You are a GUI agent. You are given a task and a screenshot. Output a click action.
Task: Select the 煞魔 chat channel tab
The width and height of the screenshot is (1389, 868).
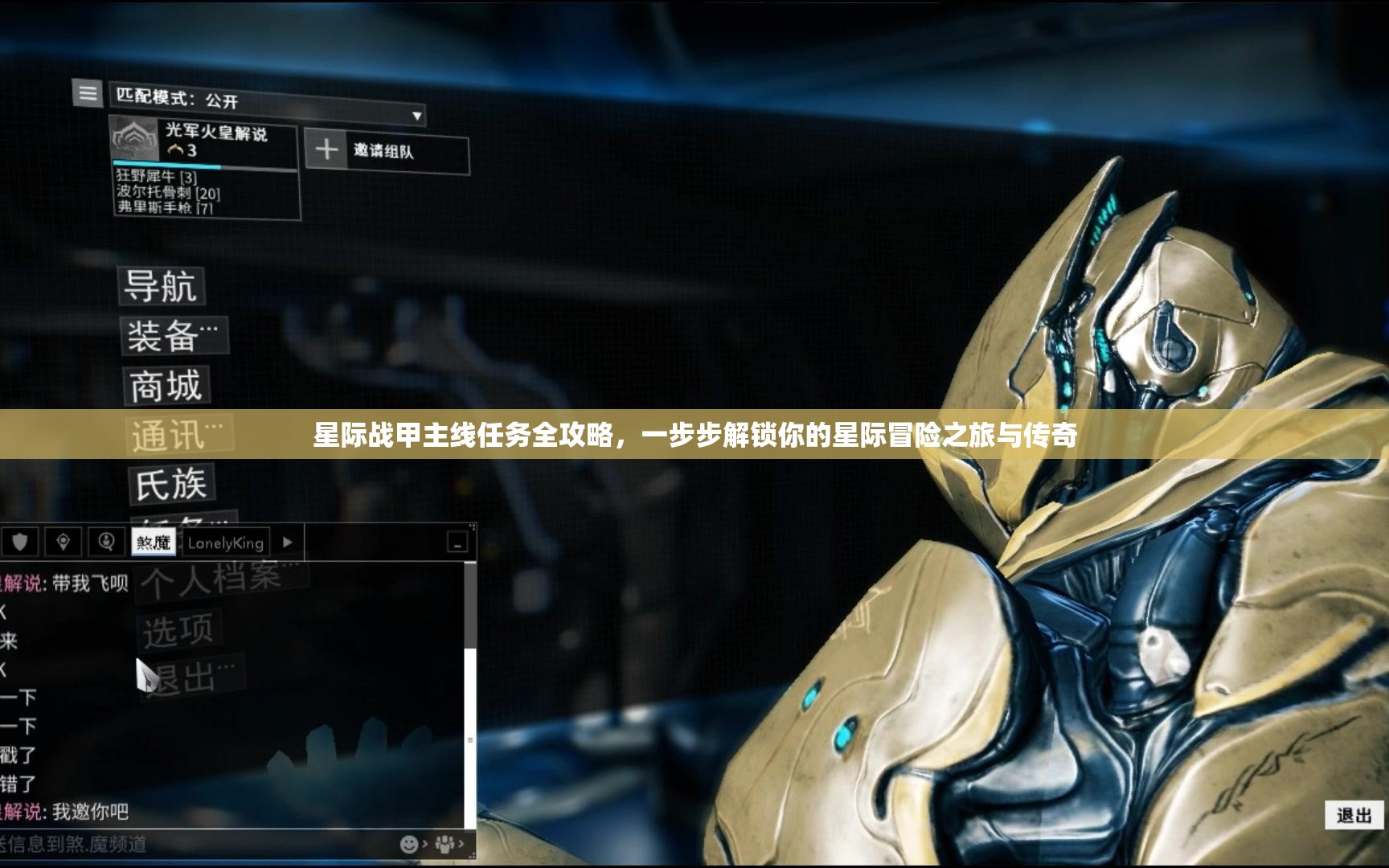(x=153, y=542)
